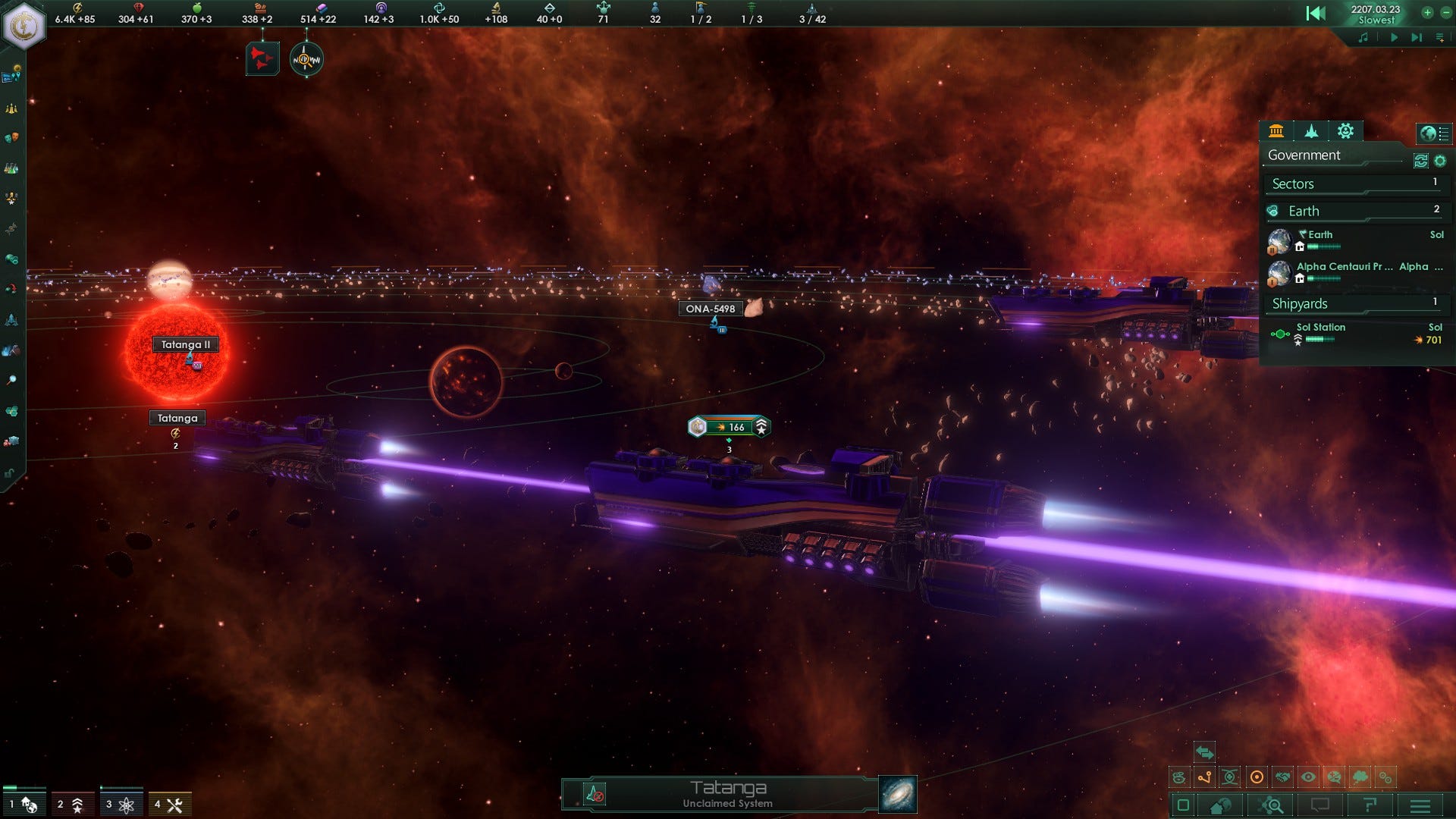Select the fleet with power 166
1456x819 pixels.
[729, 427]
